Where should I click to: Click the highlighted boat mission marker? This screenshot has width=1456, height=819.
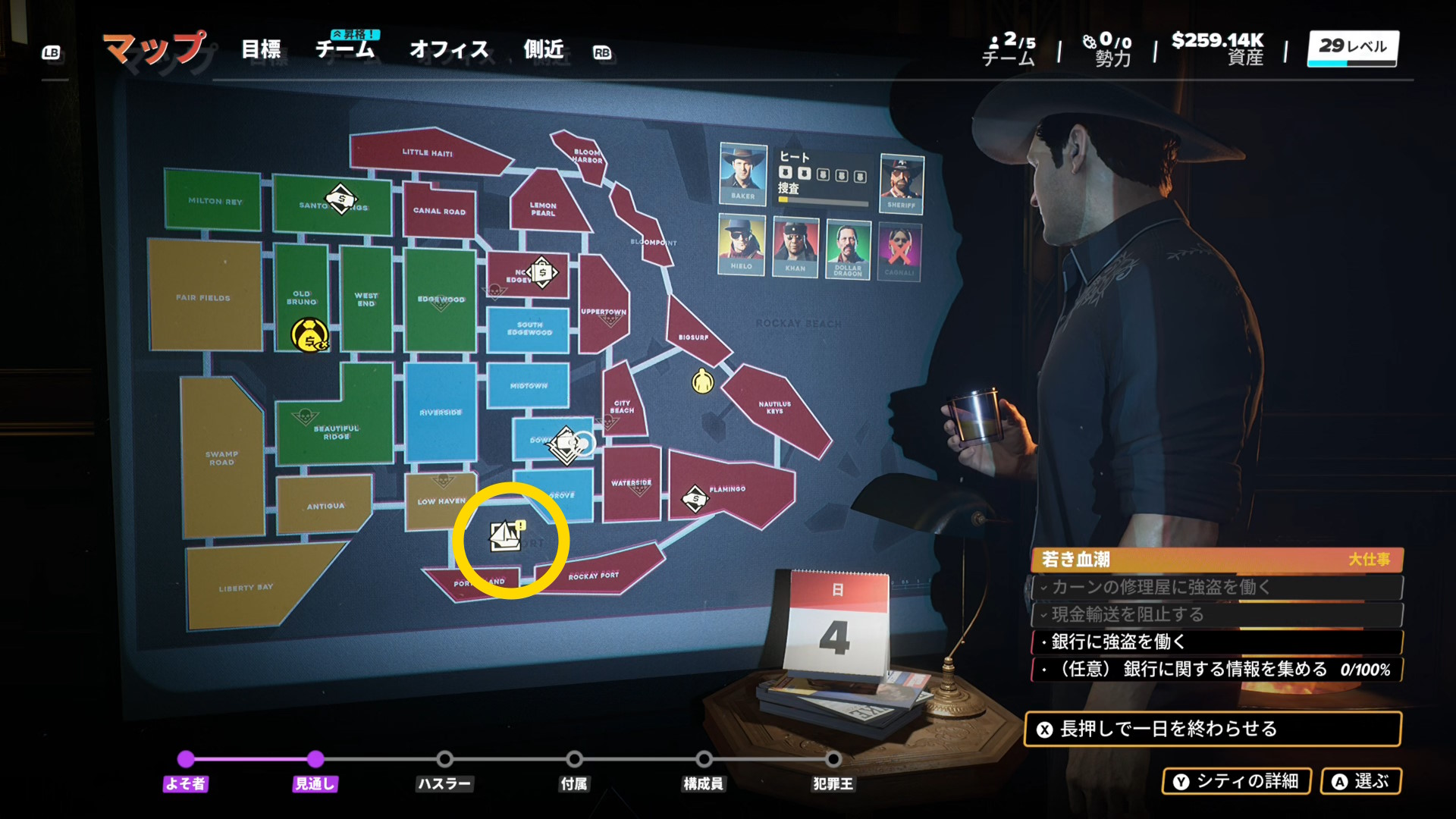[x=505, y=536]
